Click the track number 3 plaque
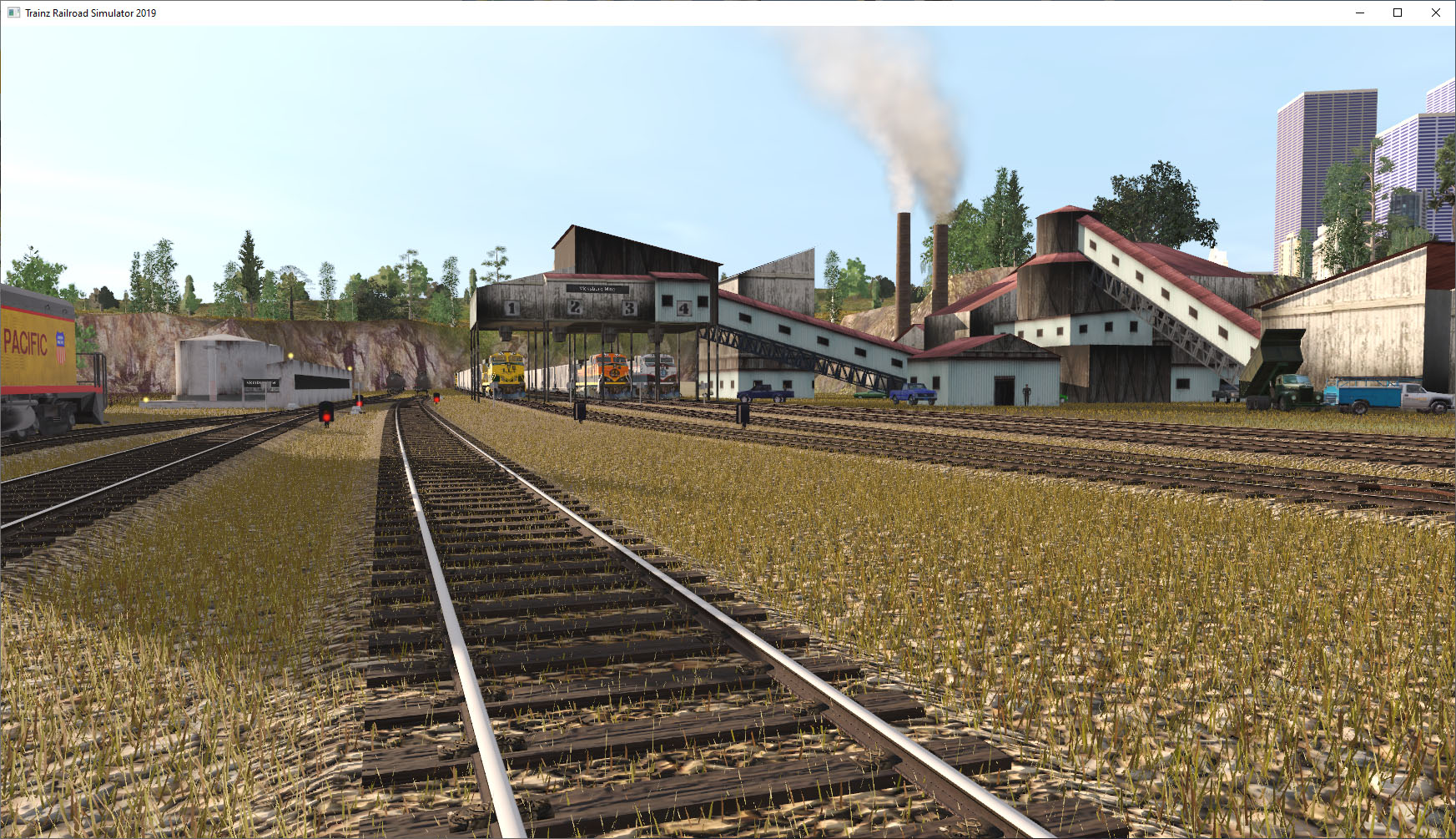Image resolution: width=1456 pixels, height=839 pixels. [629, 309]
